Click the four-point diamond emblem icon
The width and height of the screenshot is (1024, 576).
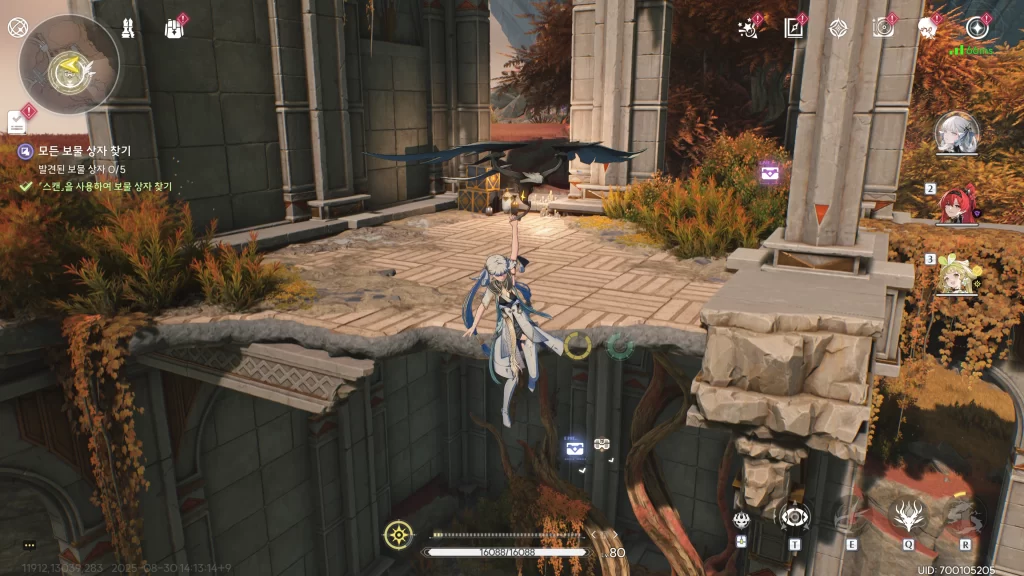tap(838, 28)
